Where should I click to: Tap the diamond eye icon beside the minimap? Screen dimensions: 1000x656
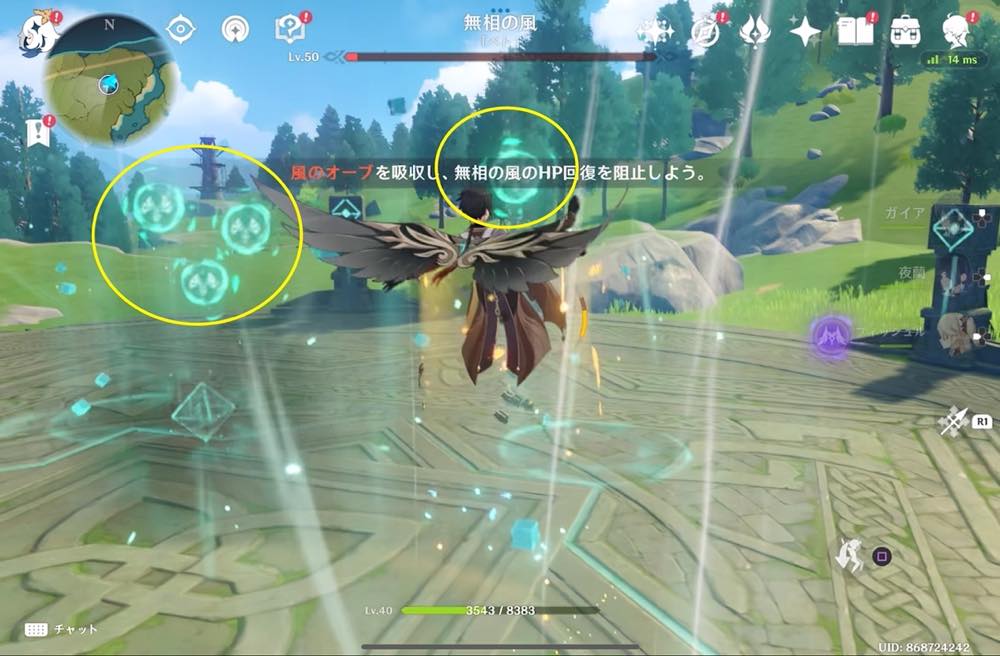point(181,29)
